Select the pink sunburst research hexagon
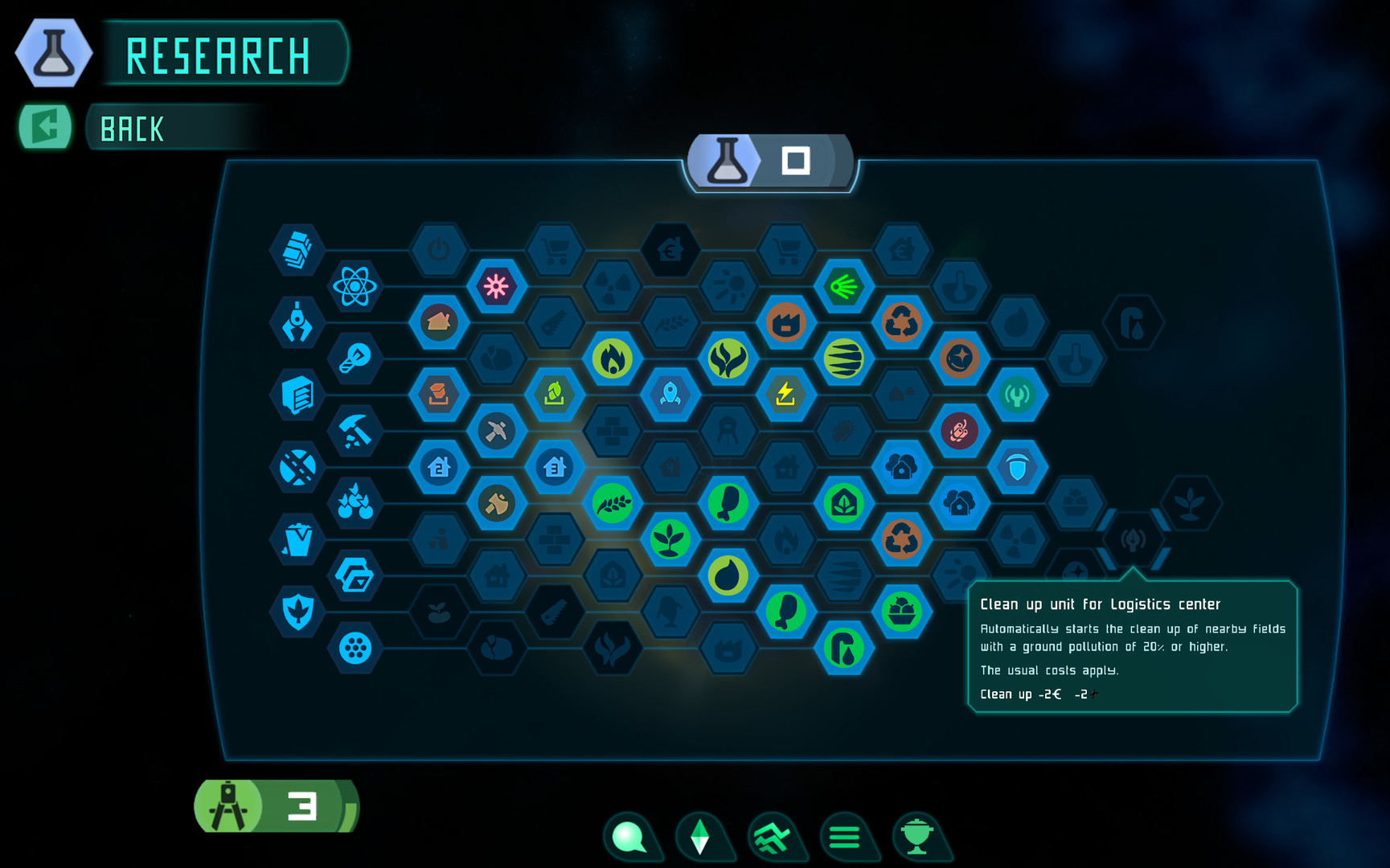The height and width of the screenshot is (868, 1390). coord(498,285)
